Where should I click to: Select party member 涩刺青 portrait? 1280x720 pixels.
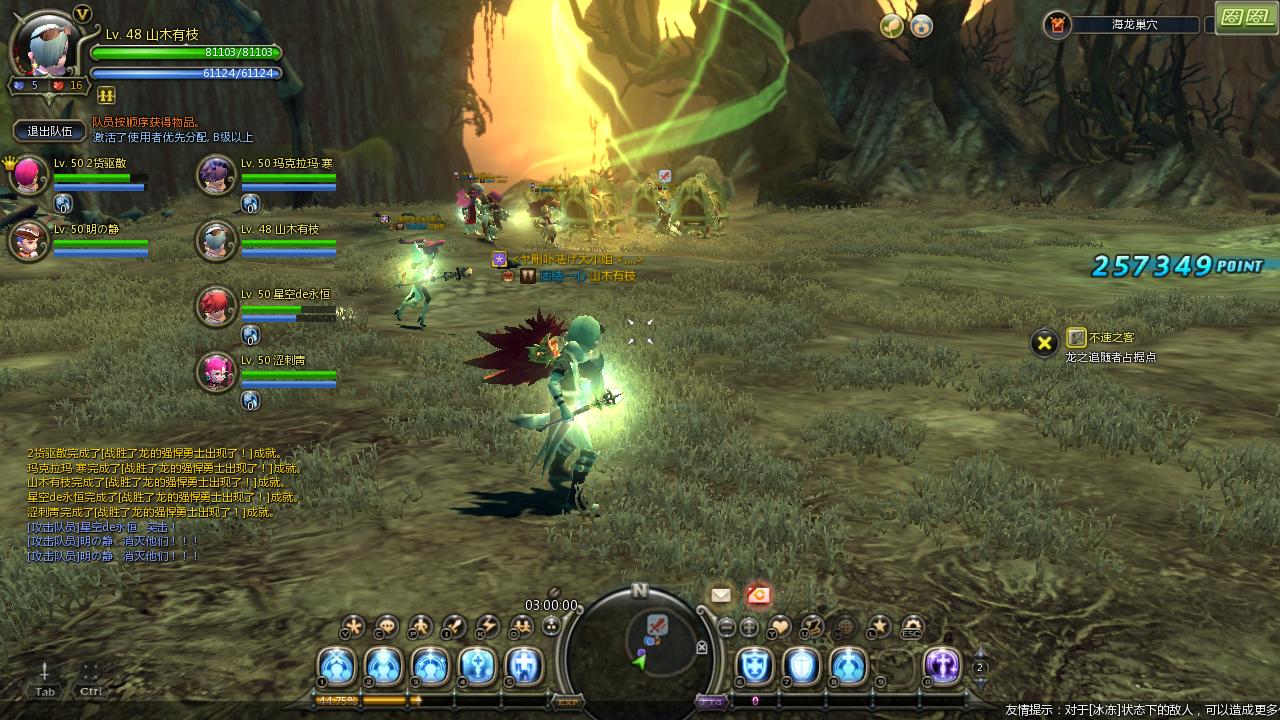click(216, 372)
